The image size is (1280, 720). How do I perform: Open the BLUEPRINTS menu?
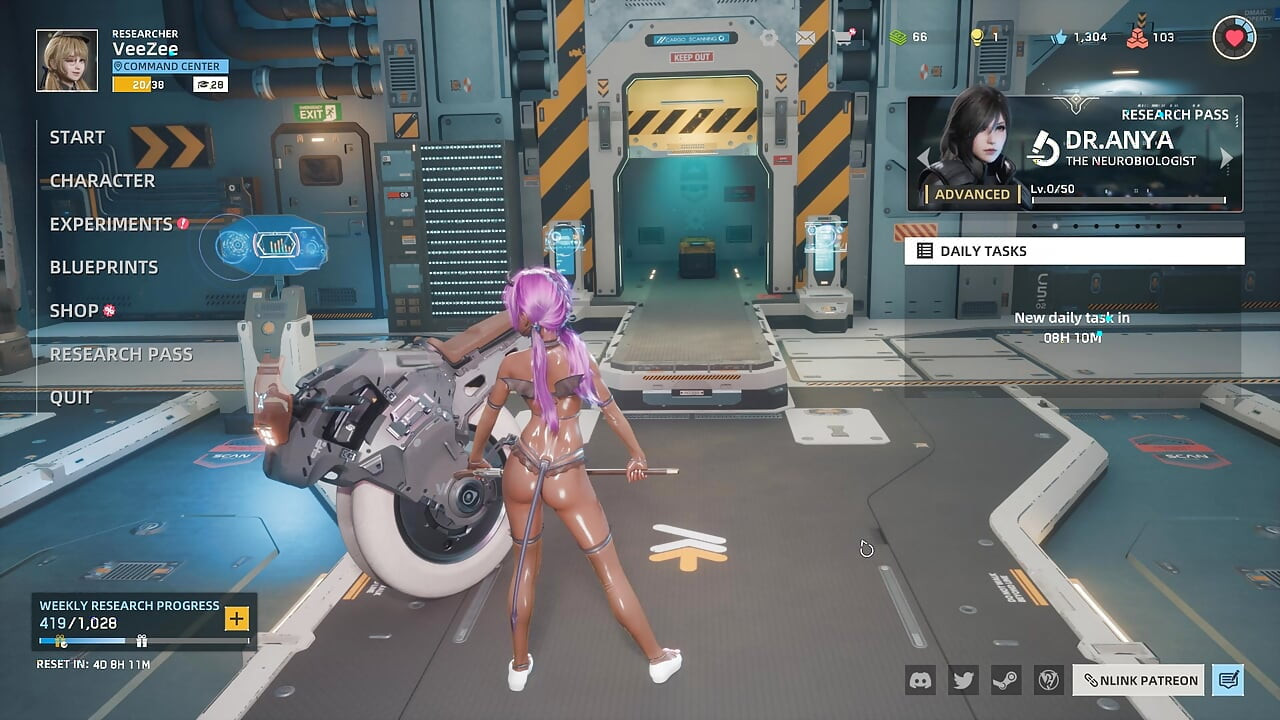[x=104, y=267]
